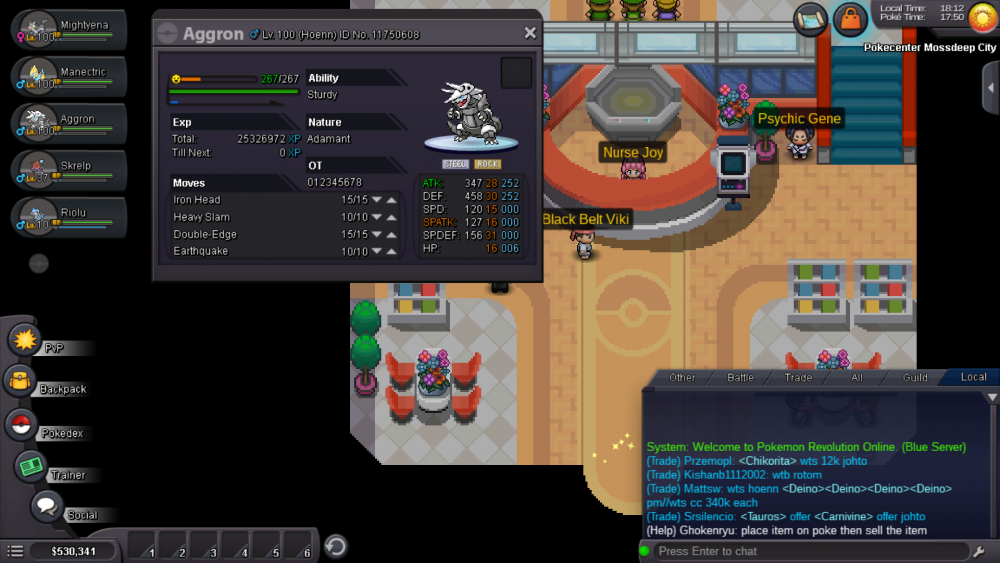
Task: Open the hamburger menu beside the money
Action: click(x=15, y=551)
